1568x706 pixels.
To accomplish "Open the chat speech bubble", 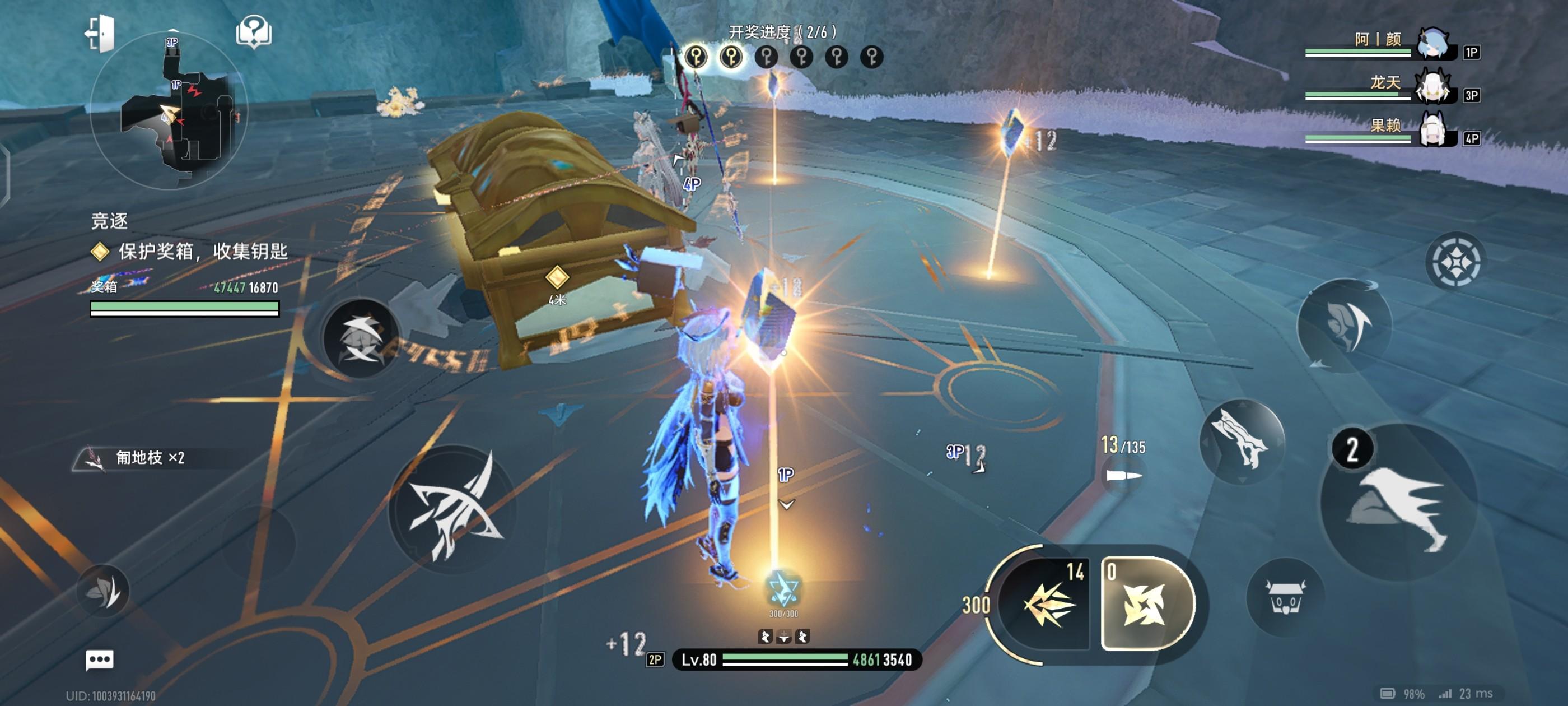I will (x=99, y=659).
